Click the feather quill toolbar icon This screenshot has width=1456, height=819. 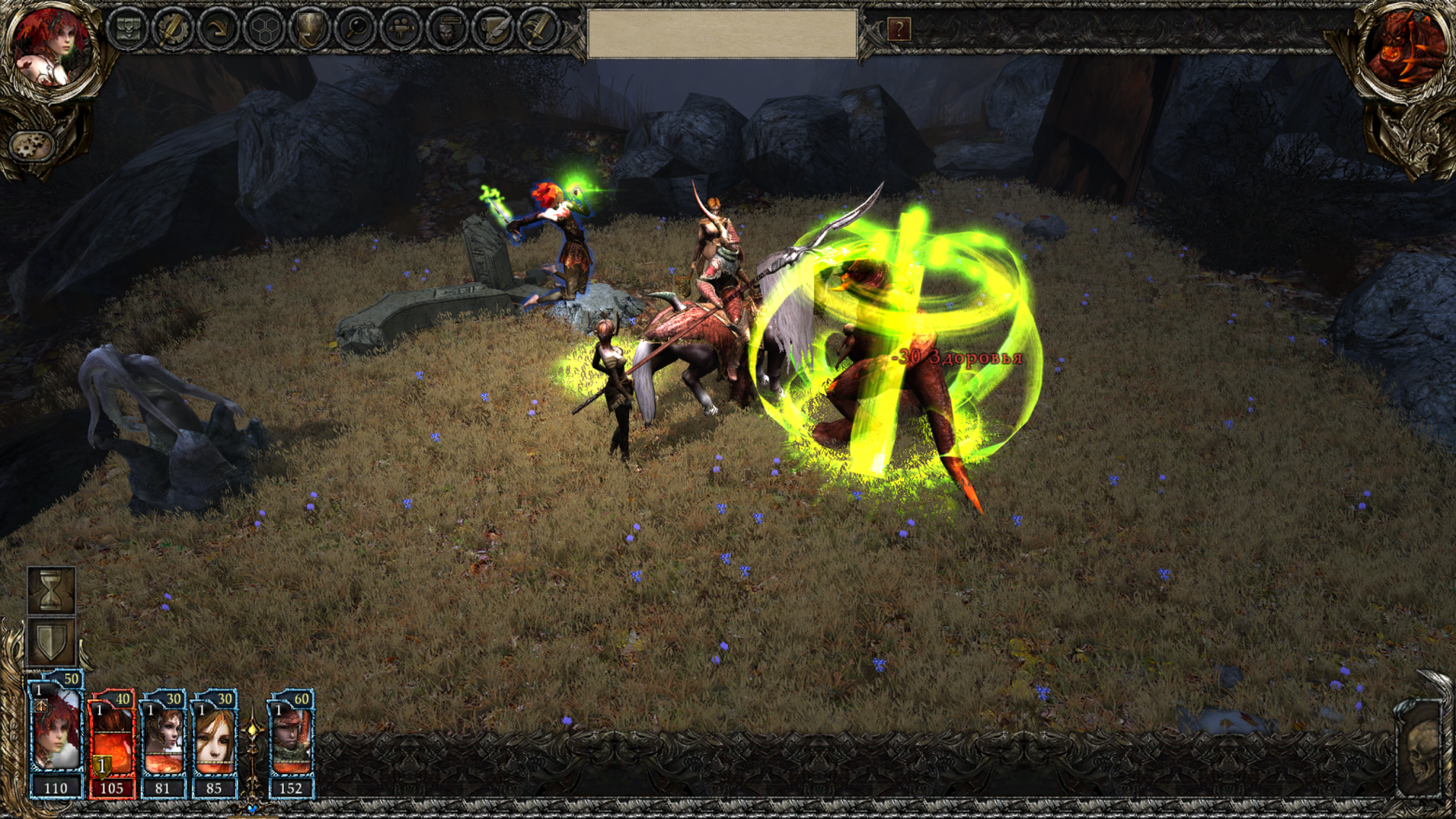538,29
